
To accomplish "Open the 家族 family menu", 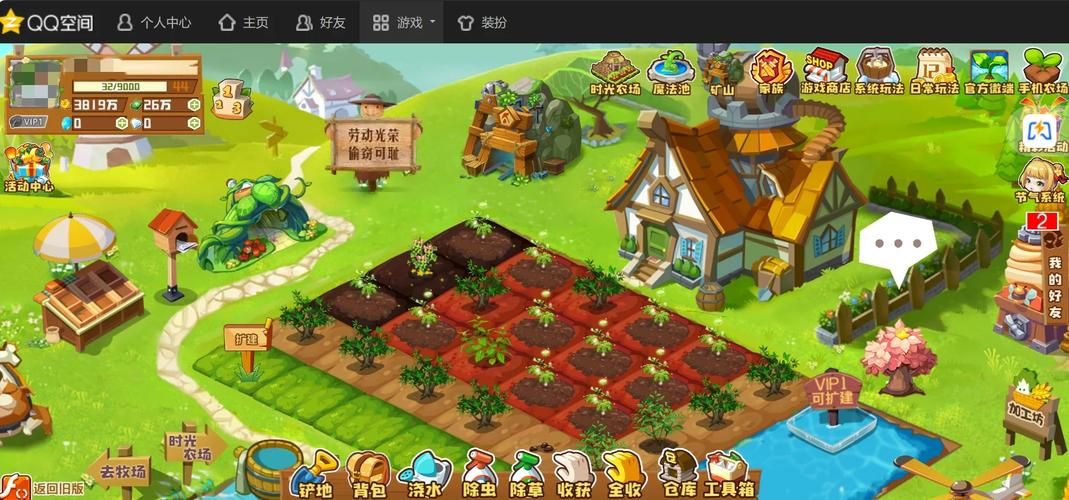I will [x=771, y=72].
